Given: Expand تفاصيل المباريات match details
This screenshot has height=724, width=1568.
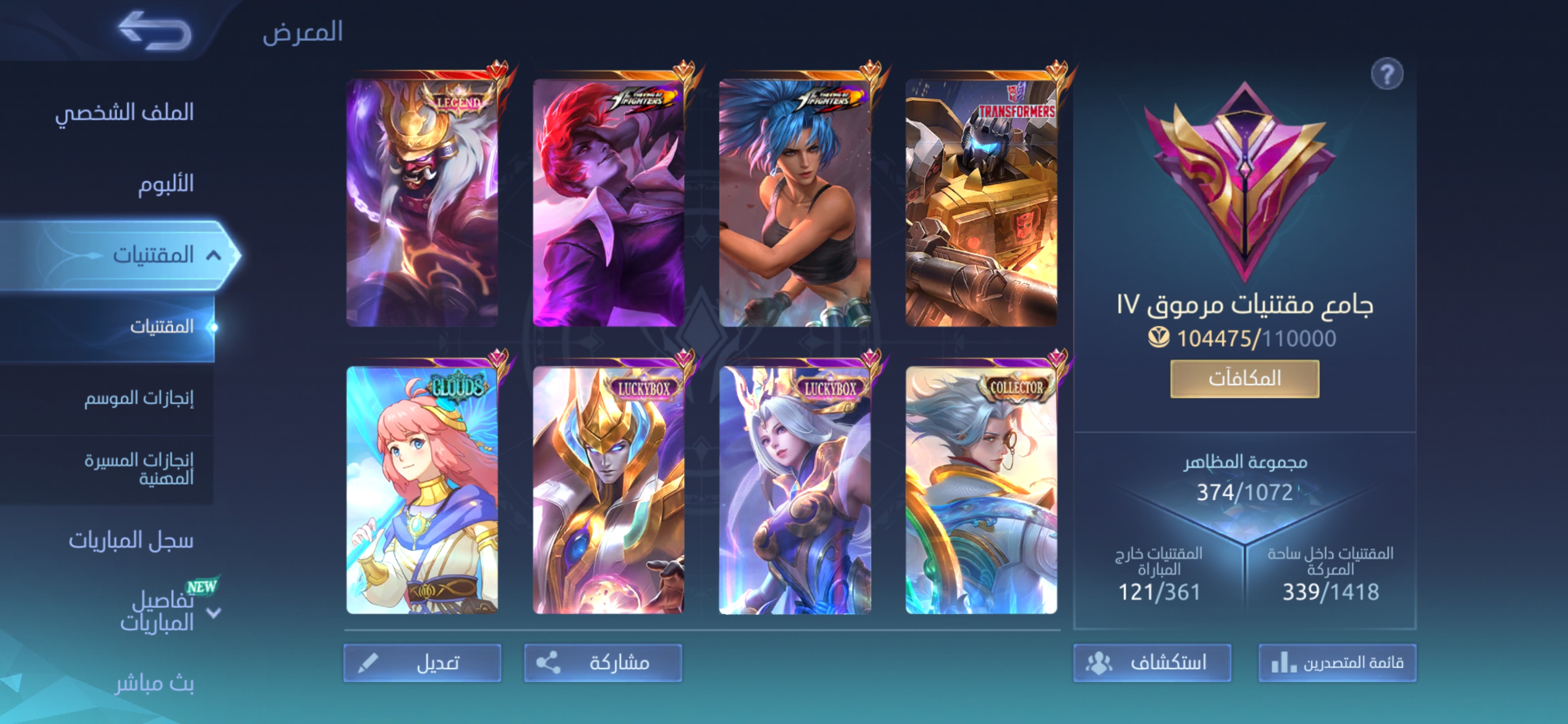Looking at the screenshot, I should [158, 612].
